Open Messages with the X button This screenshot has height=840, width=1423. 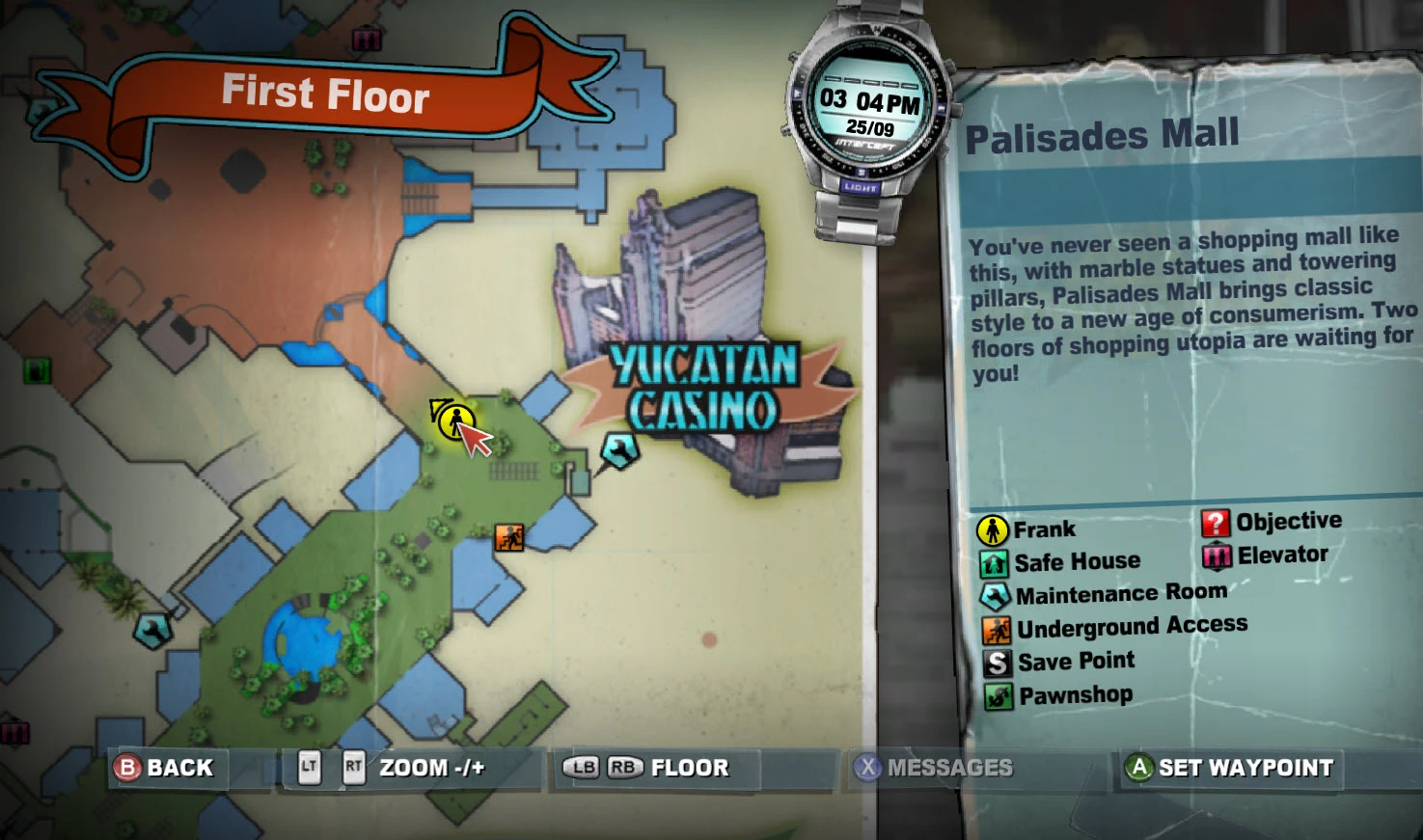point(867,768)
